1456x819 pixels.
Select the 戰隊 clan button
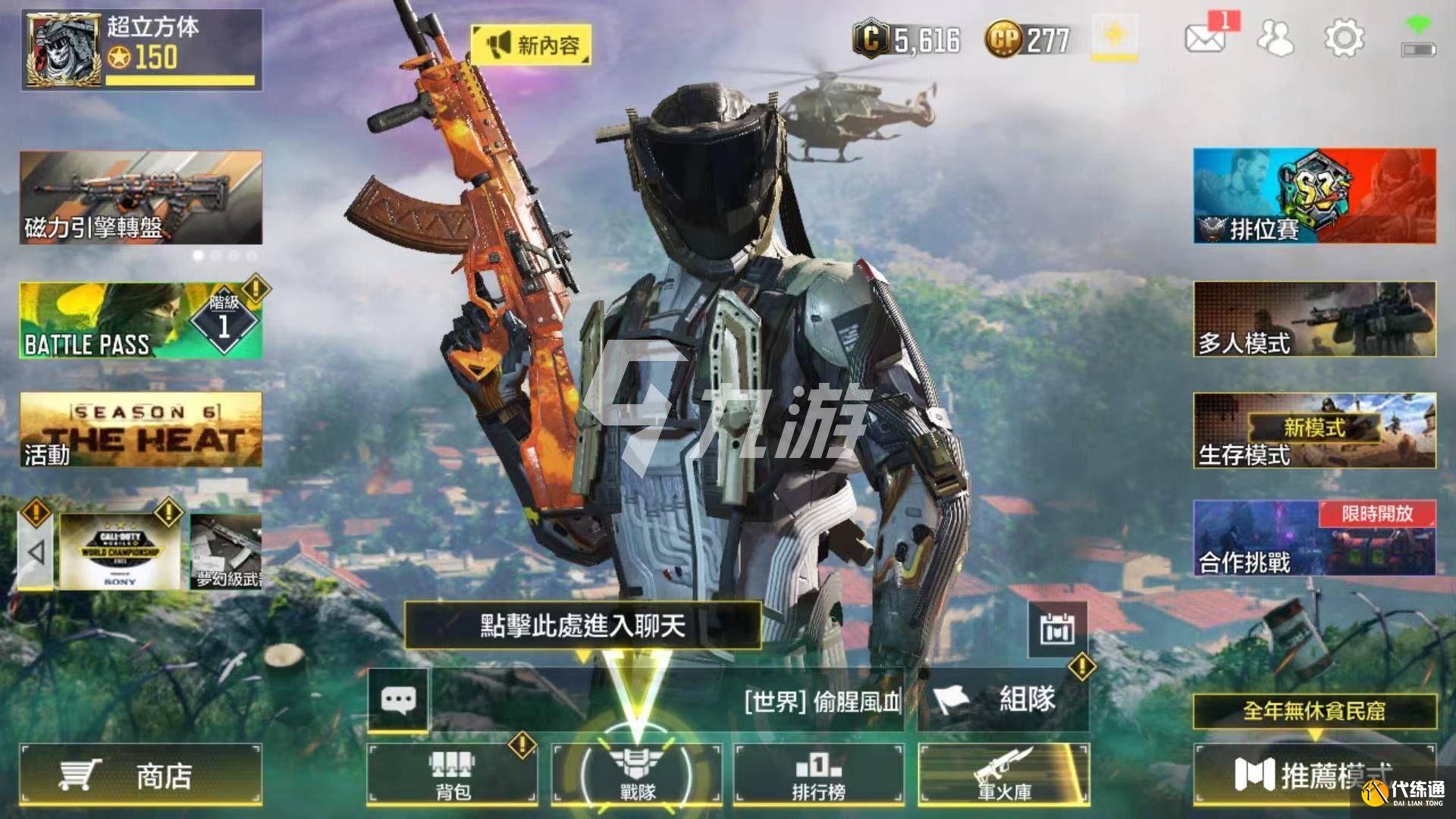tap(636, 773)
